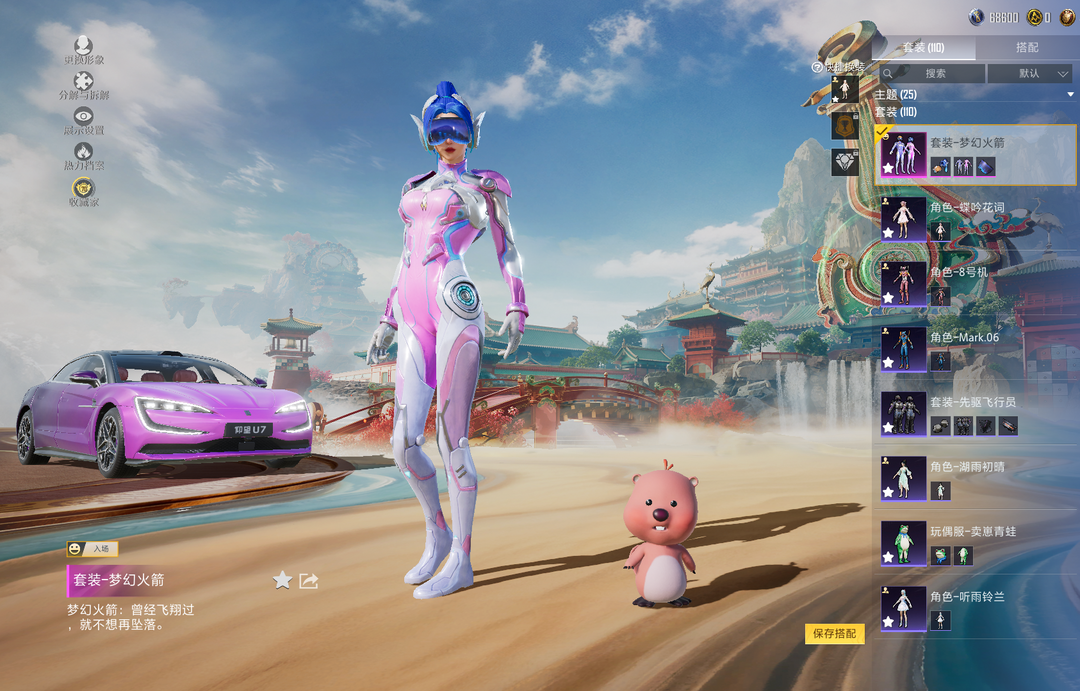
Task: Open the 分解与拆解 dismantle menu
Action: 83,85
